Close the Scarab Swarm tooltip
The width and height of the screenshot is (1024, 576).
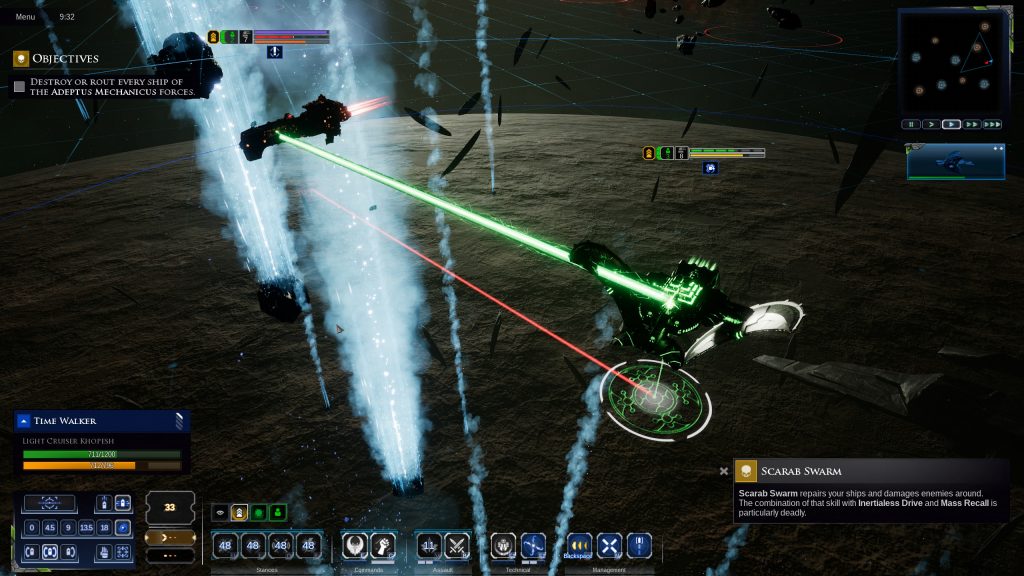click(x=724, y=472)
